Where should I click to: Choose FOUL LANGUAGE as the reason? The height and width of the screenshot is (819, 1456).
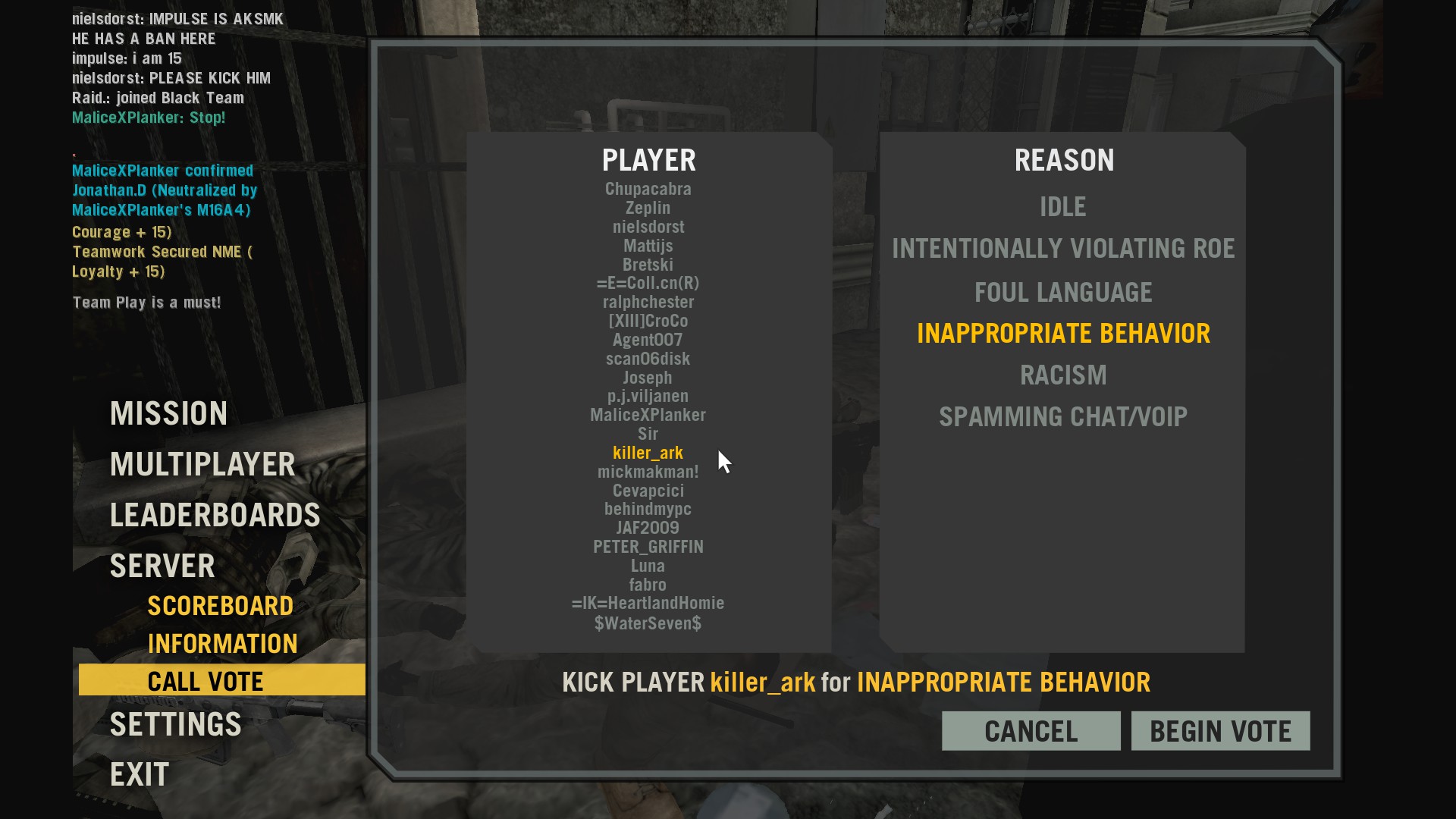tap(1062, 292)
